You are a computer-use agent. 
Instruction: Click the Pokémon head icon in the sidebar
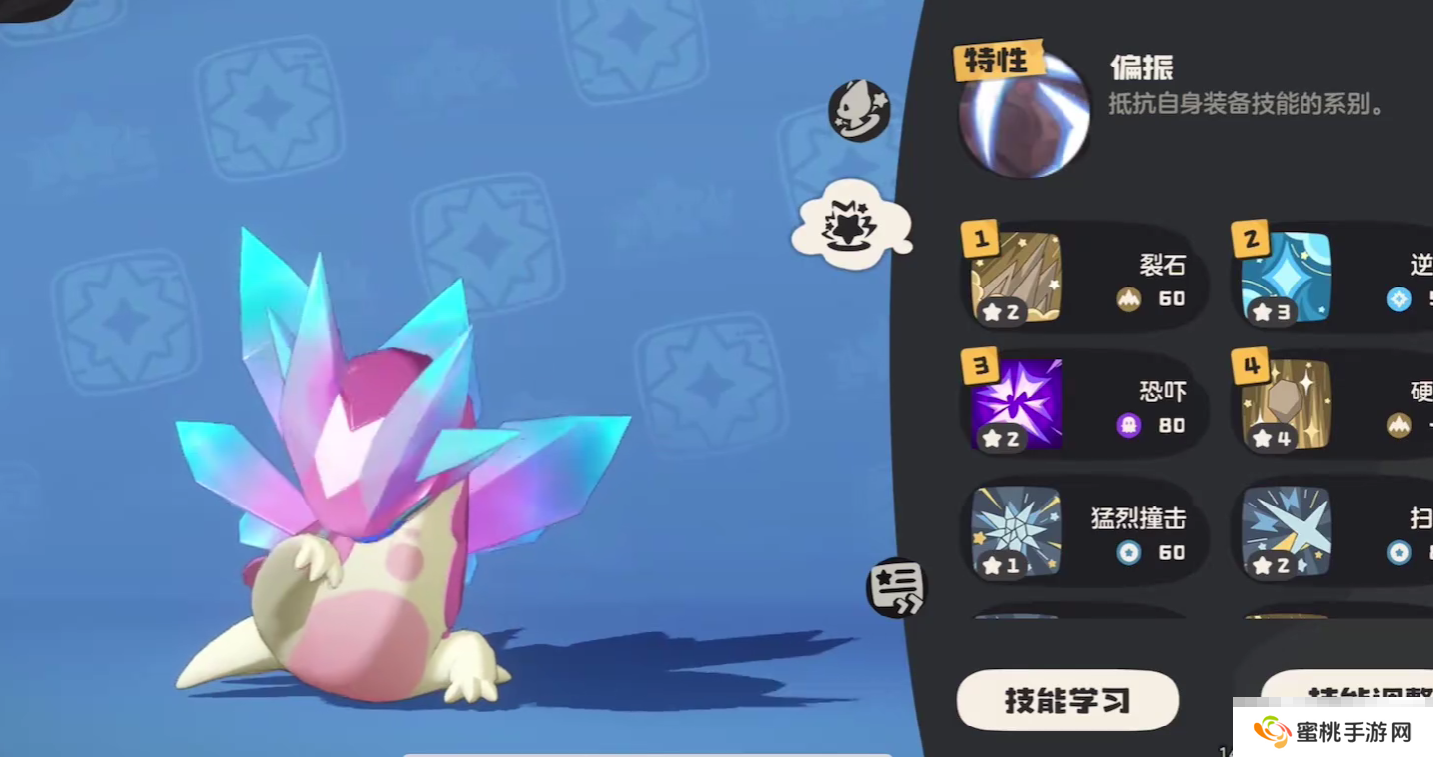[858, 112]
